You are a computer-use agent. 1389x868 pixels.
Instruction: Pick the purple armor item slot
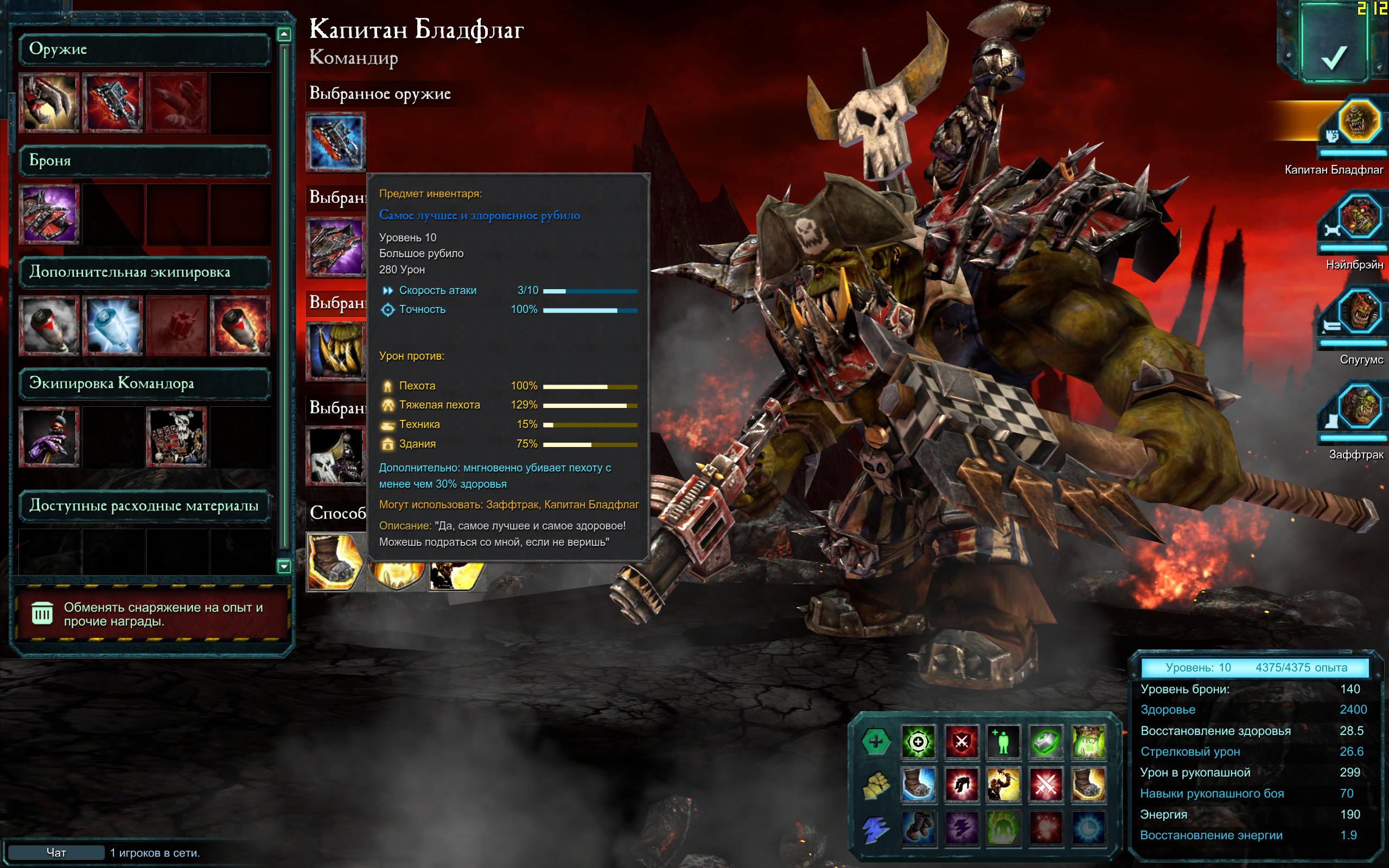pyautogui.click(x=49, y=214)
